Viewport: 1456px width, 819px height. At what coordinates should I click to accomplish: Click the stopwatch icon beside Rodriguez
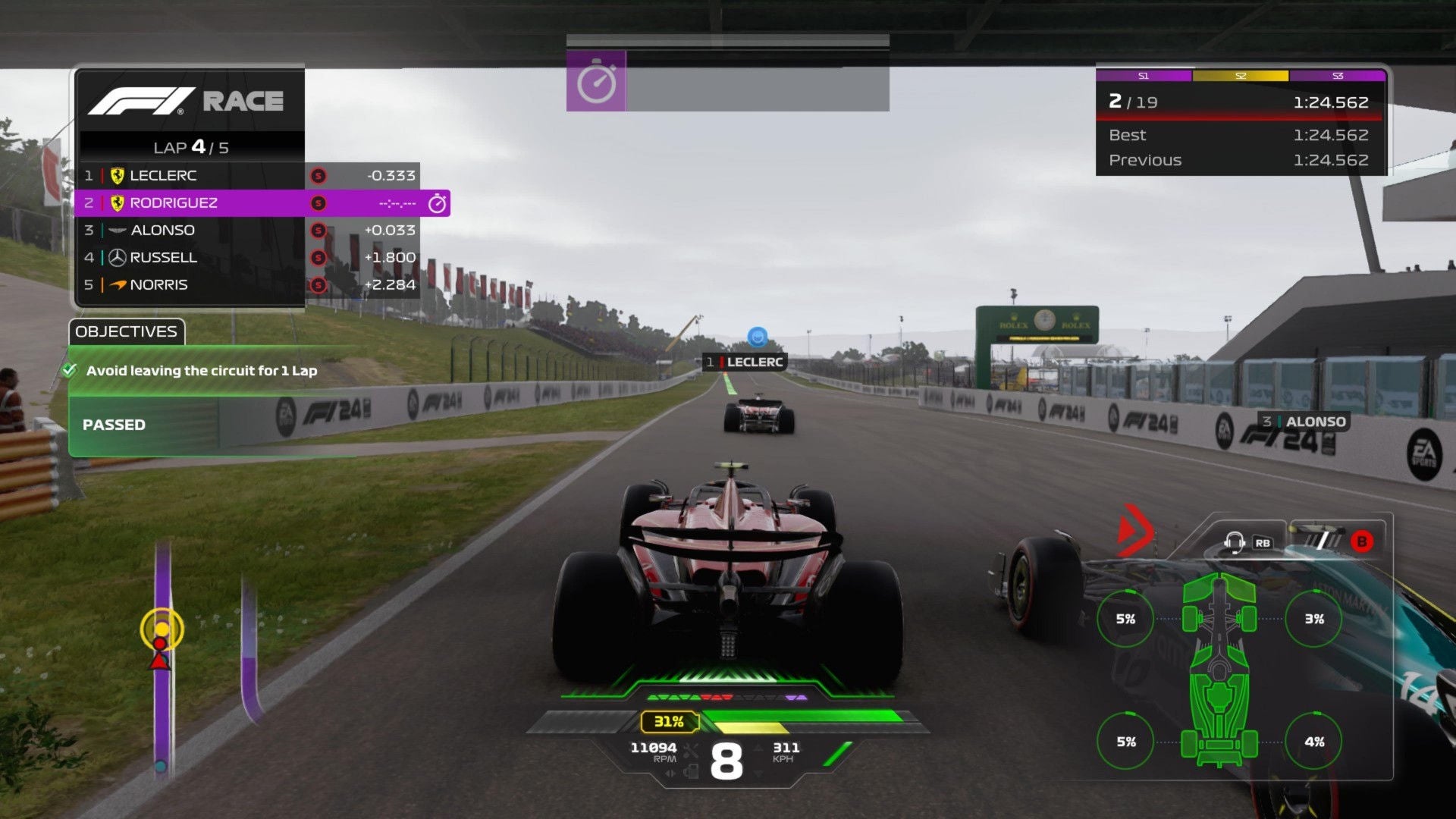438,203
